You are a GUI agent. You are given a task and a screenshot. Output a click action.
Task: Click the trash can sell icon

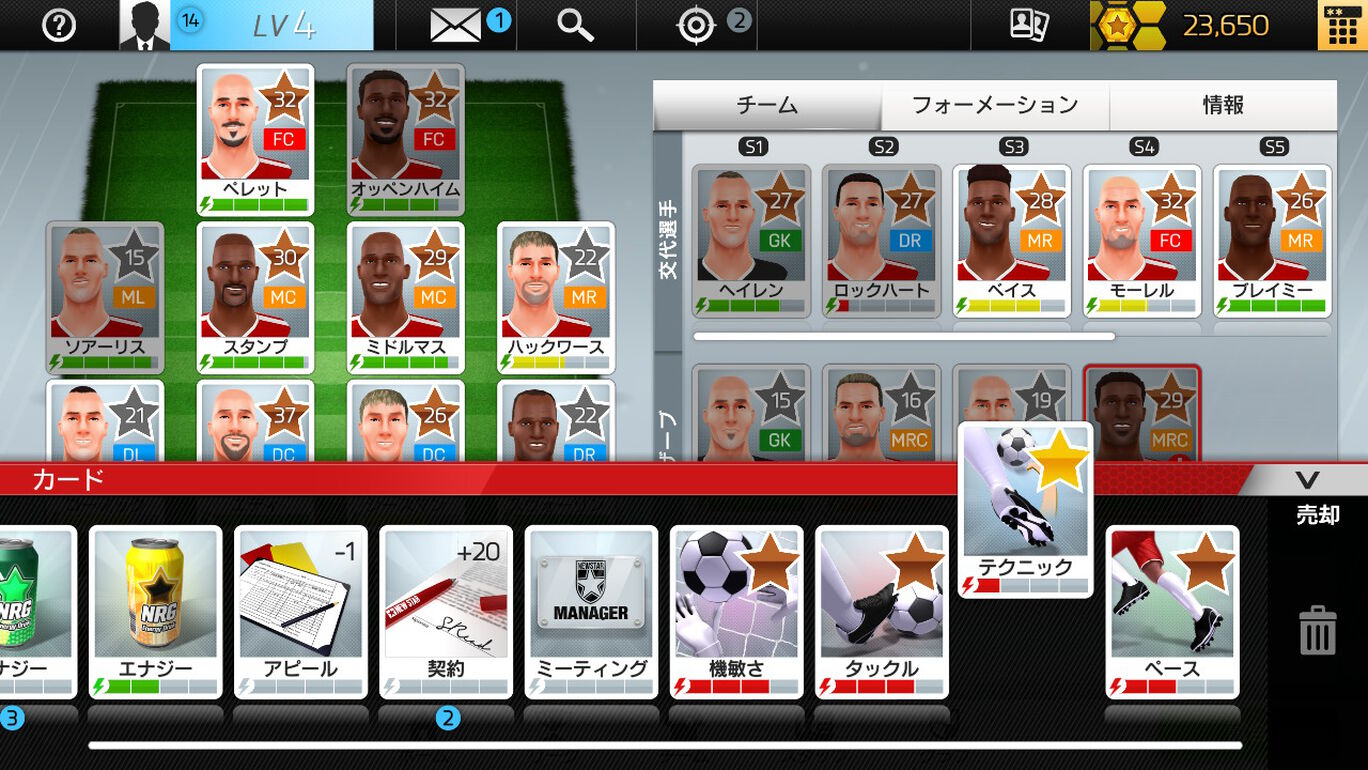coord(1317,631)
